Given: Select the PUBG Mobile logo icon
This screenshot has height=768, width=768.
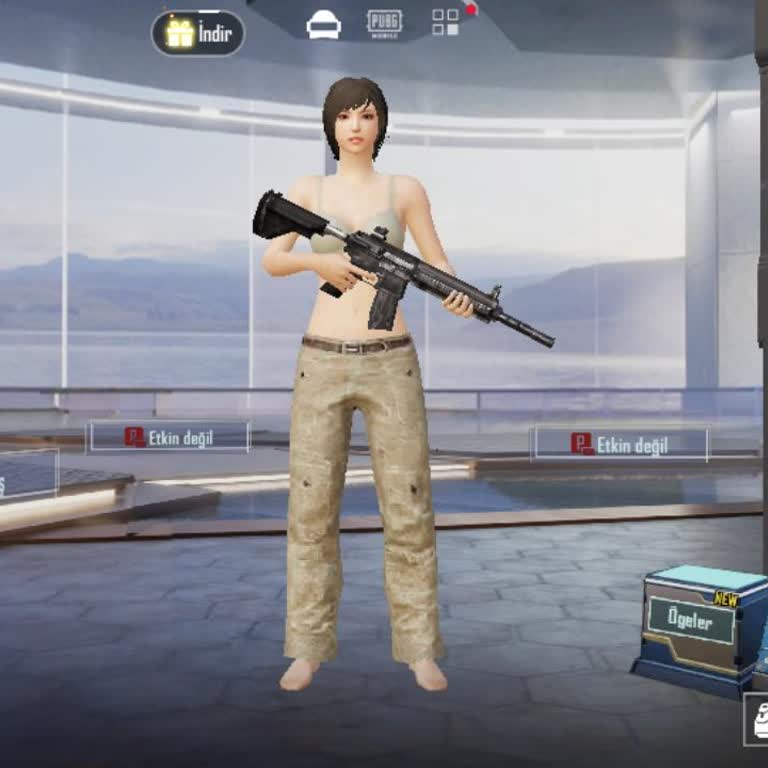Looking at the screenshot, I should (384, 23).
